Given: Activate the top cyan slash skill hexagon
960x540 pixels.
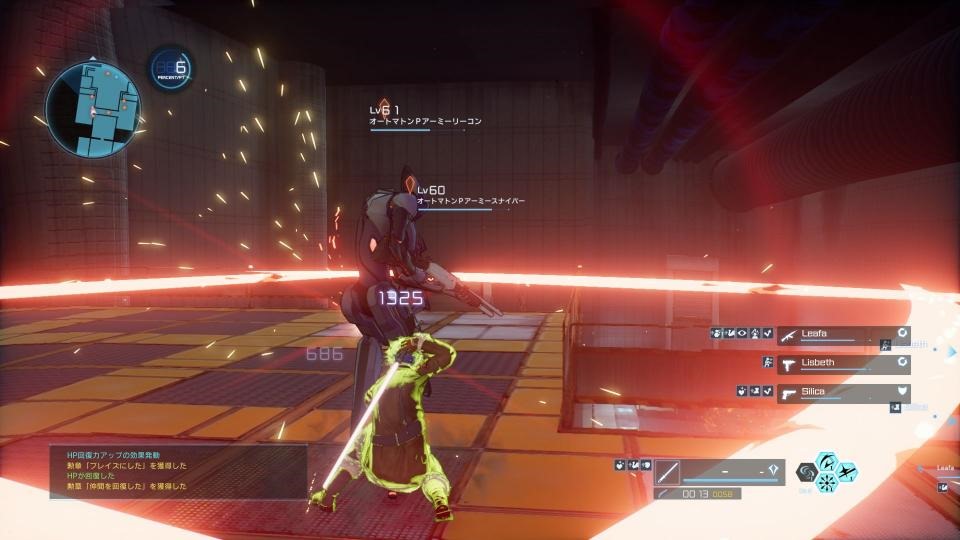Looking at the screenshot, I should (827, 461).
